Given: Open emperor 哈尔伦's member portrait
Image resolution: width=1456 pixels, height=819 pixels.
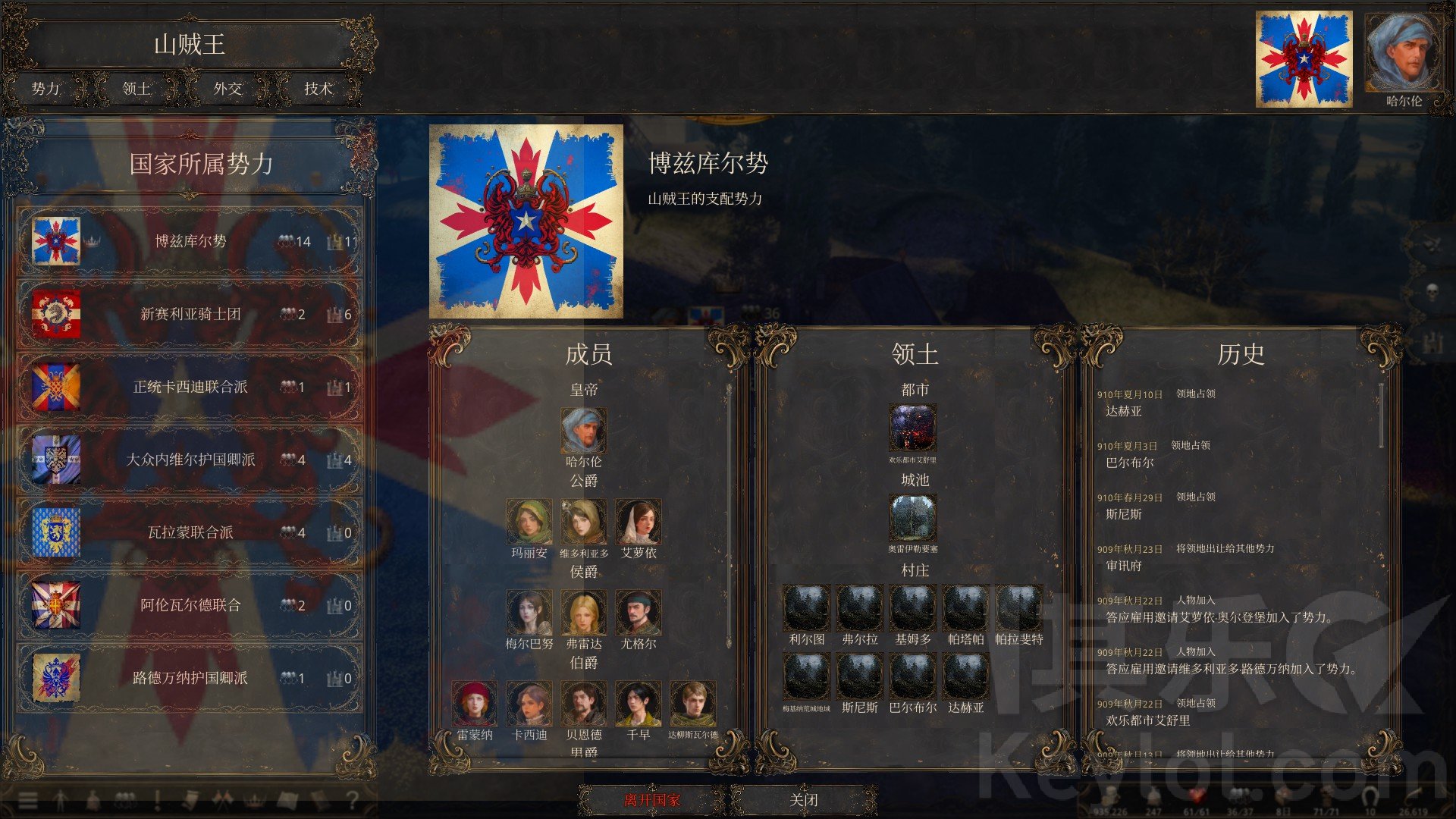Looking at the screenshot, I should pyautogui.click(x=583, y=431).
